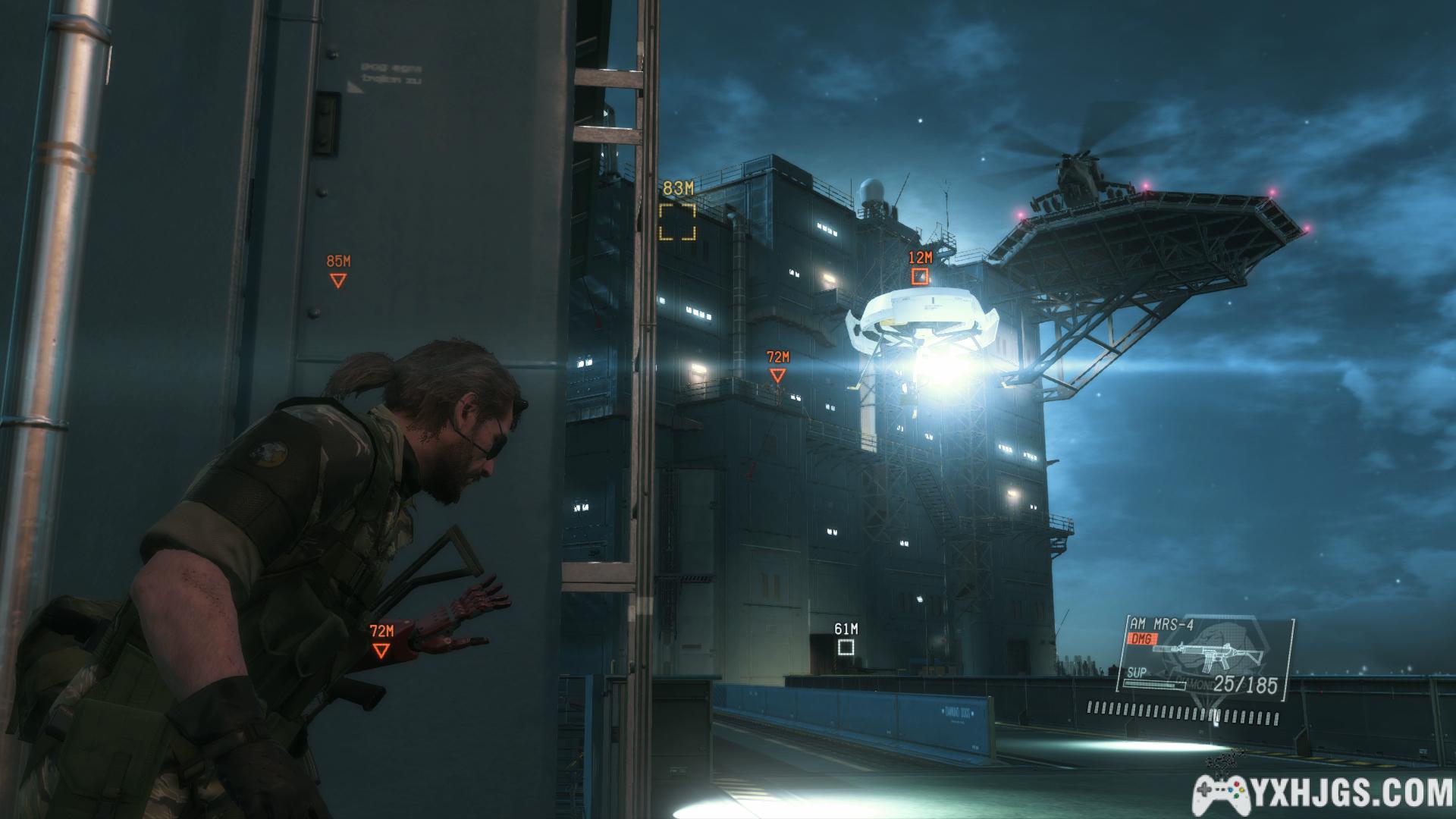Viewport: 1456px width, 819px height.
Task: Select the 85M orange triangle enemy marker
Action: [x=338, y=281]
